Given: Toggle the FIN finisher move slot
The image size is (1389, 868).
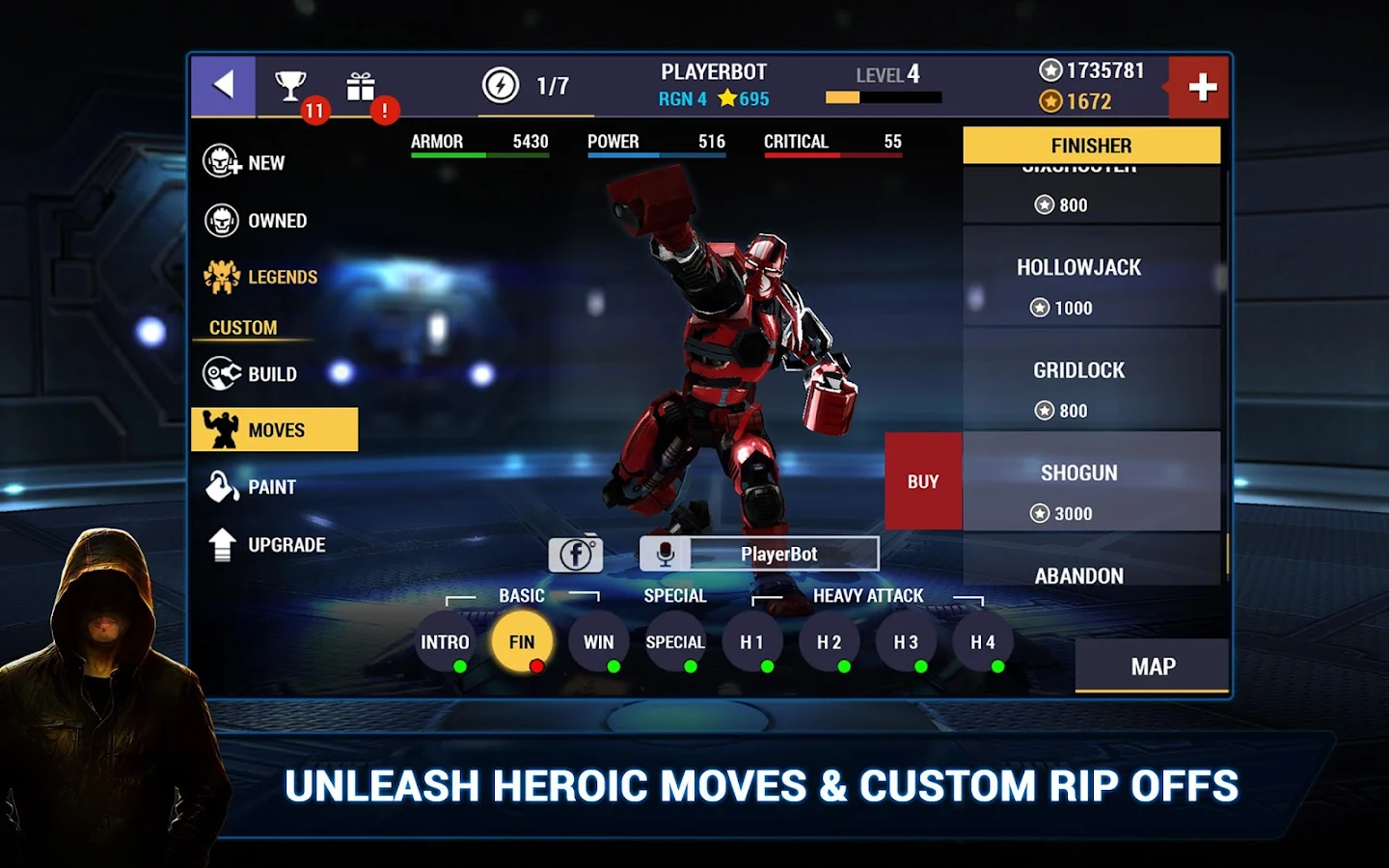Looking at the screenshot, I should [522, 639].
